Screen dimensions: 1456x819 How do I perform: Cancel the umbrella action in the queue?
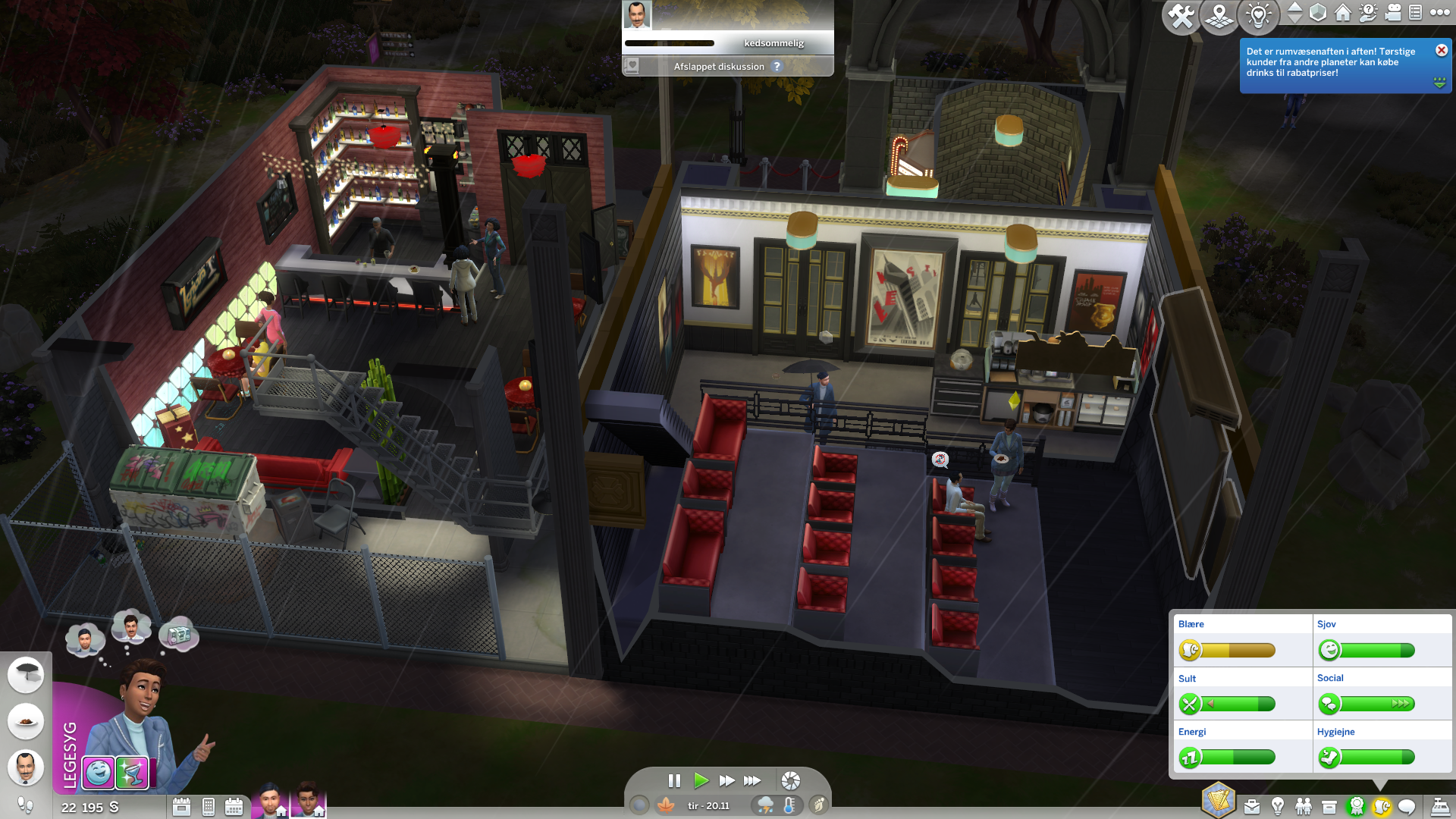[26, 674]
